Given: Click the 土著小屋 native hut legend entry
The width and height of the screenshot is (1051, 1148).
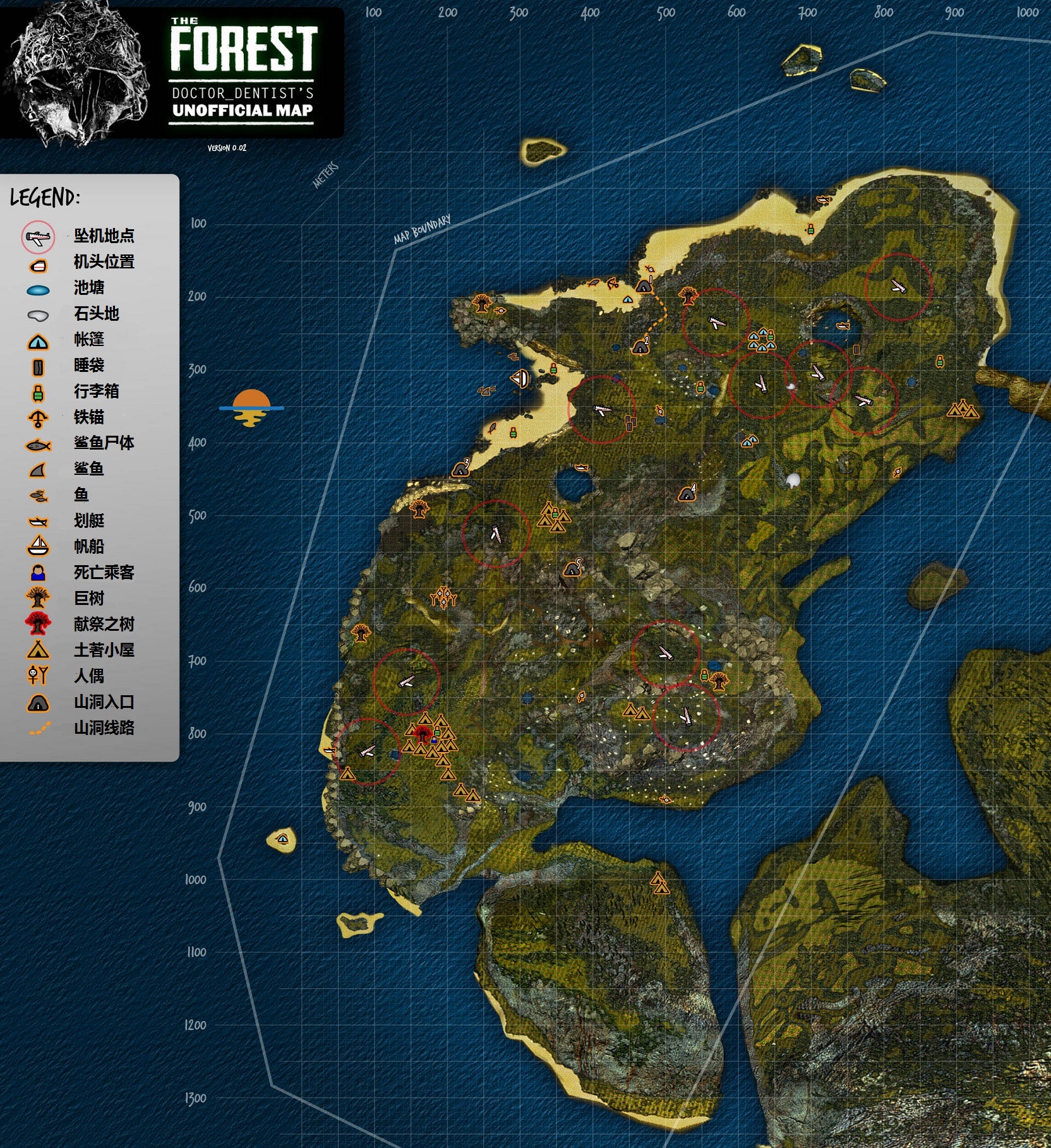Looking at the screenshot, I should pos(104,650).
